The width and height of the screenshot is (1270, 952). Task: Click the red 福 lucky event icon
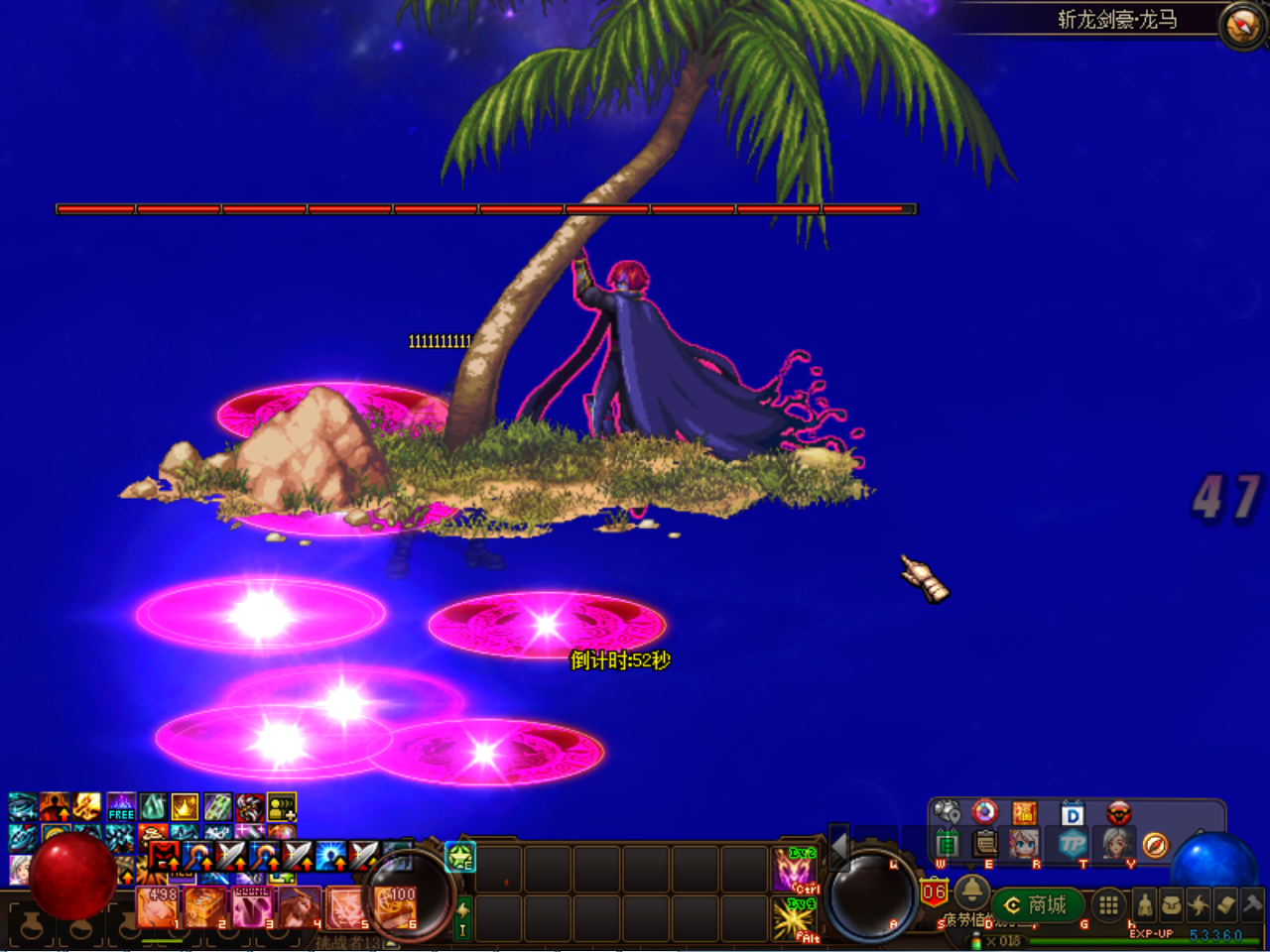coord(1026,812)
